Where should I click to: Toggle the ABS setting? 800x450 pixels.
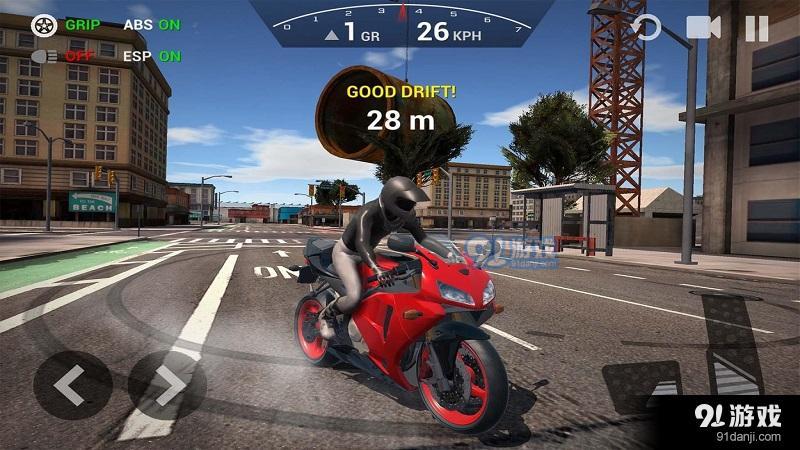click(152, 24)
